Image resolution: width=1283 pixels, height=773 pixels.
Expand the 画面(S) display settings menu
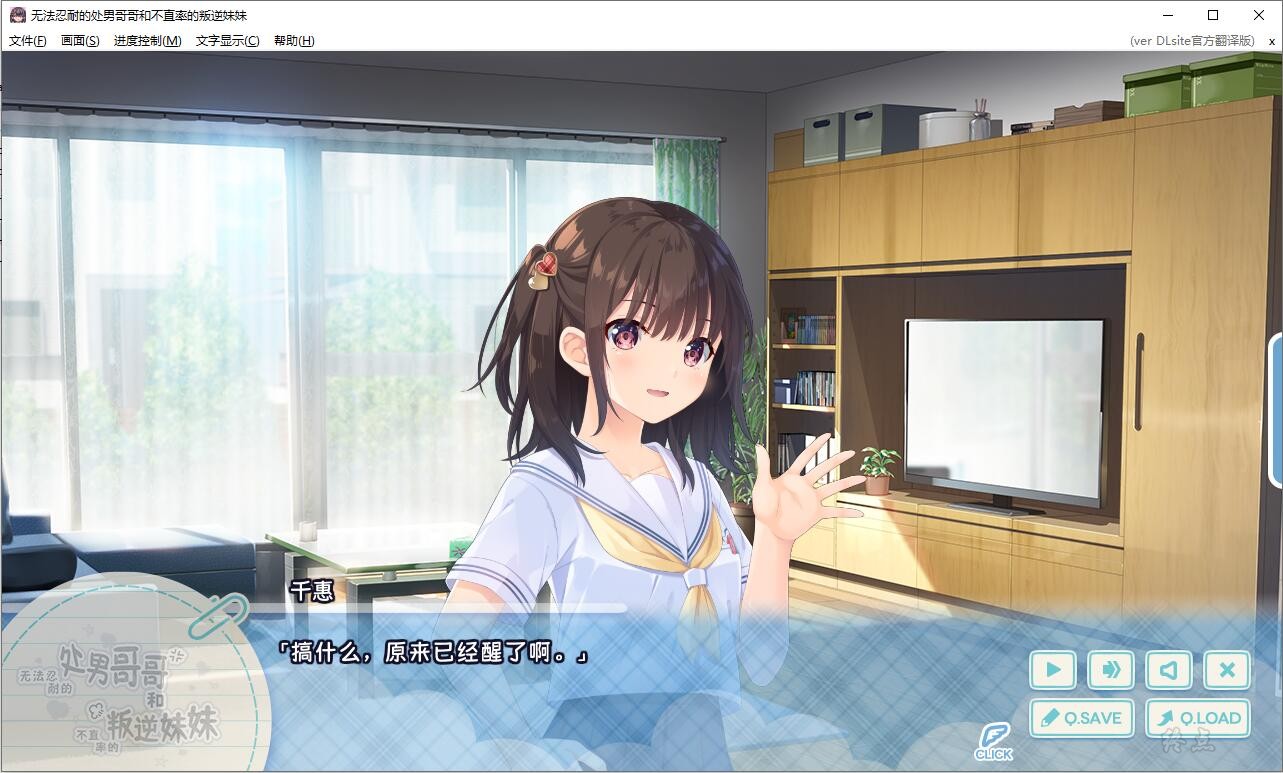(x=79, y=40)
